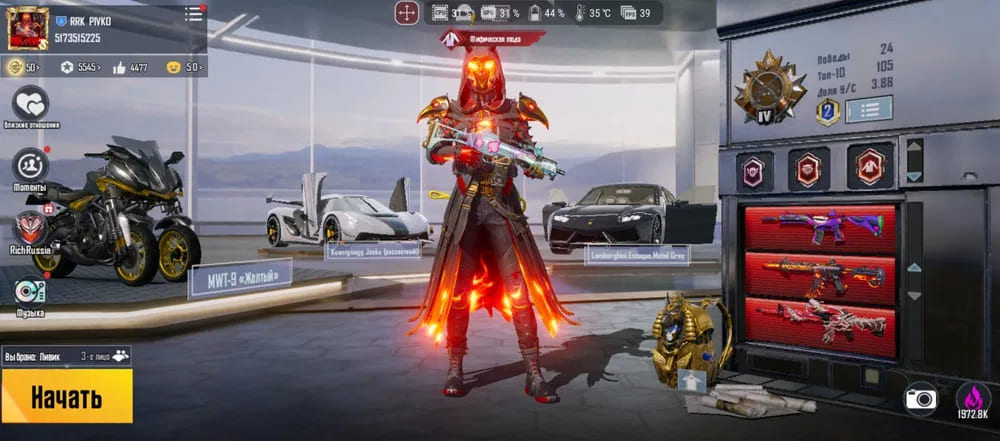Screen dimensions: 1000x441
Task: Choose the white-red rifle skin showcase slot
Action: tap(820, 324)
